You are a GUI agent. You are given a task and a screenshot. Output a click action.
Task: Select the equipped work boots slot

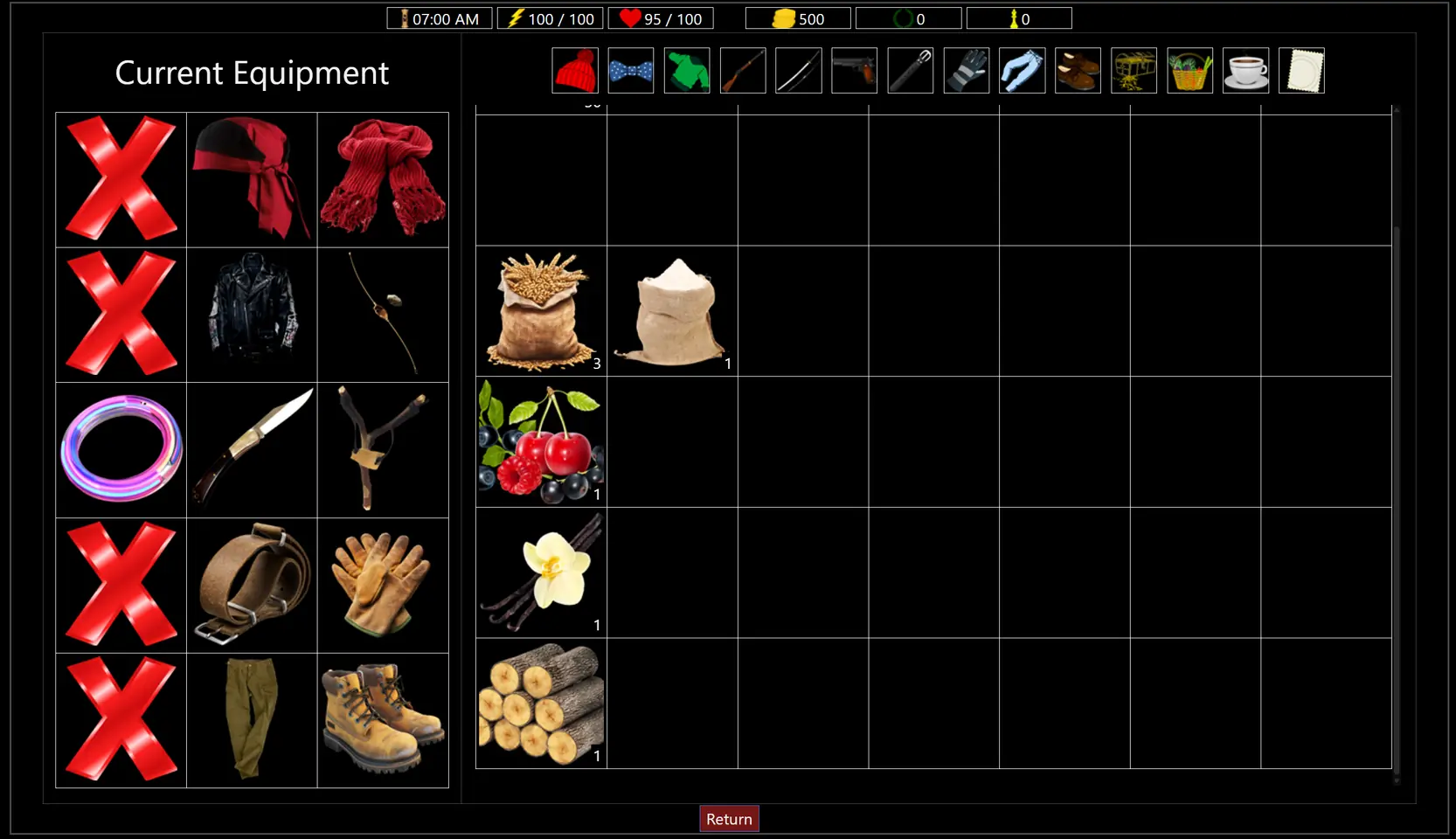[383, 720]
